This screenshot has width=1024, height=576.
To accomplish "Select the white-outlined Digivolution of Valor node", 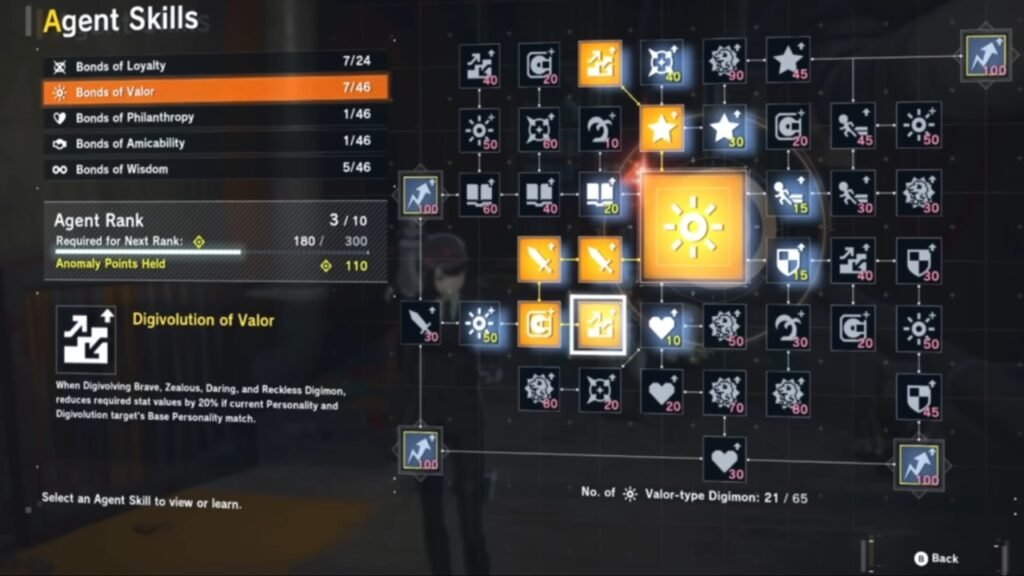I will coord(598,326).
